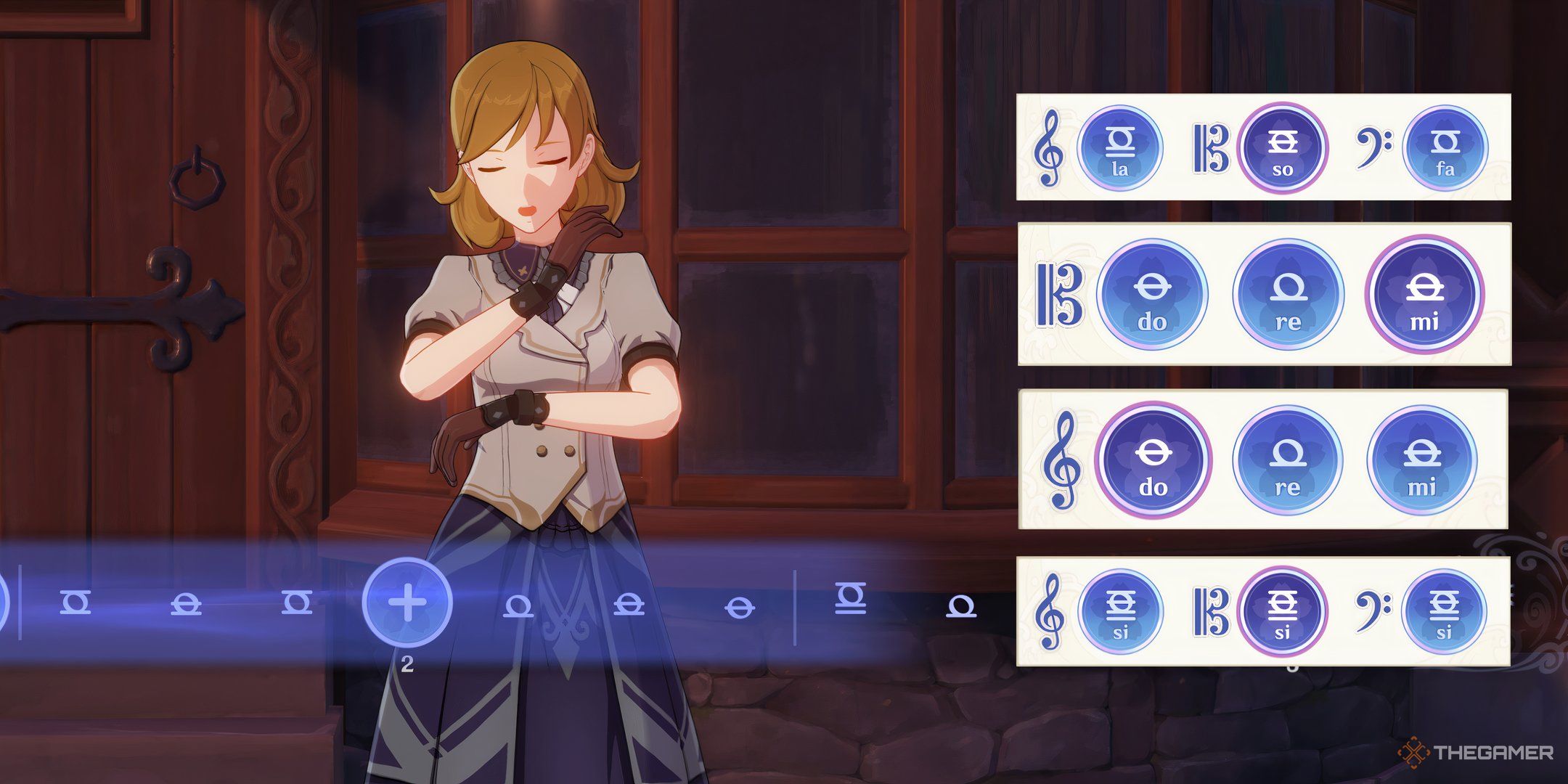Select highlighted 'mi' in alto clef row

click(1424, 295)
